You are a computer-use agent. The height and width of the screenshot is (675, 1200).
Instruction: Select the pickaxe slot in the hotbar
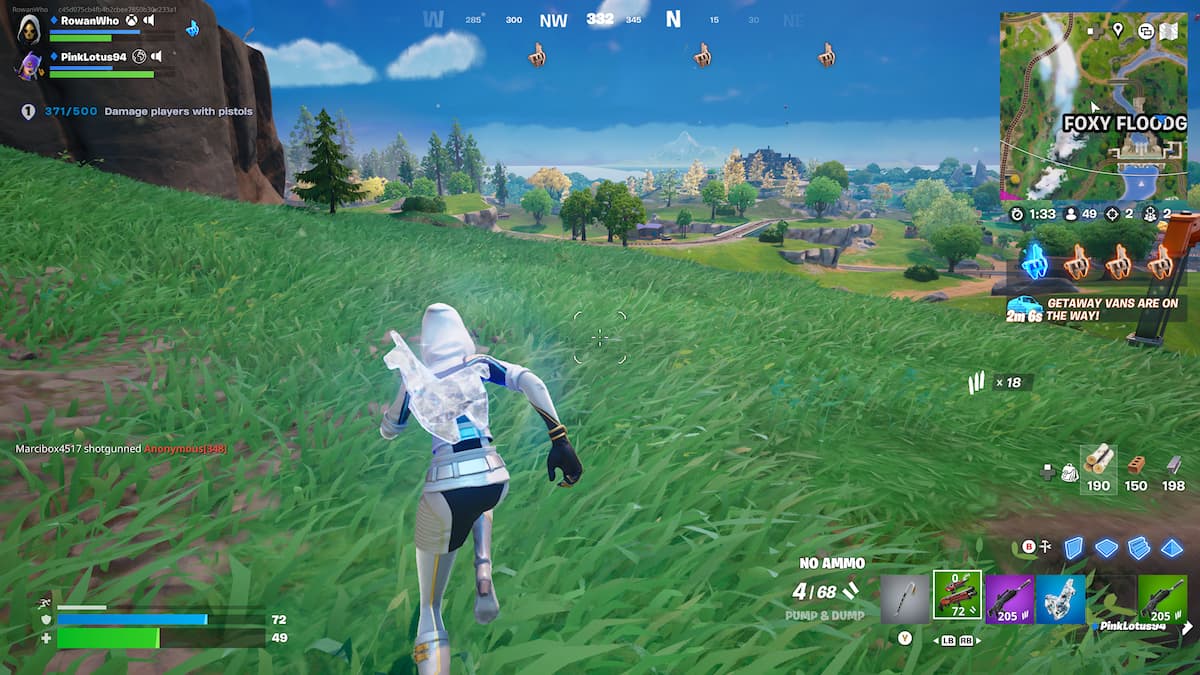click(x=905, y=599)
